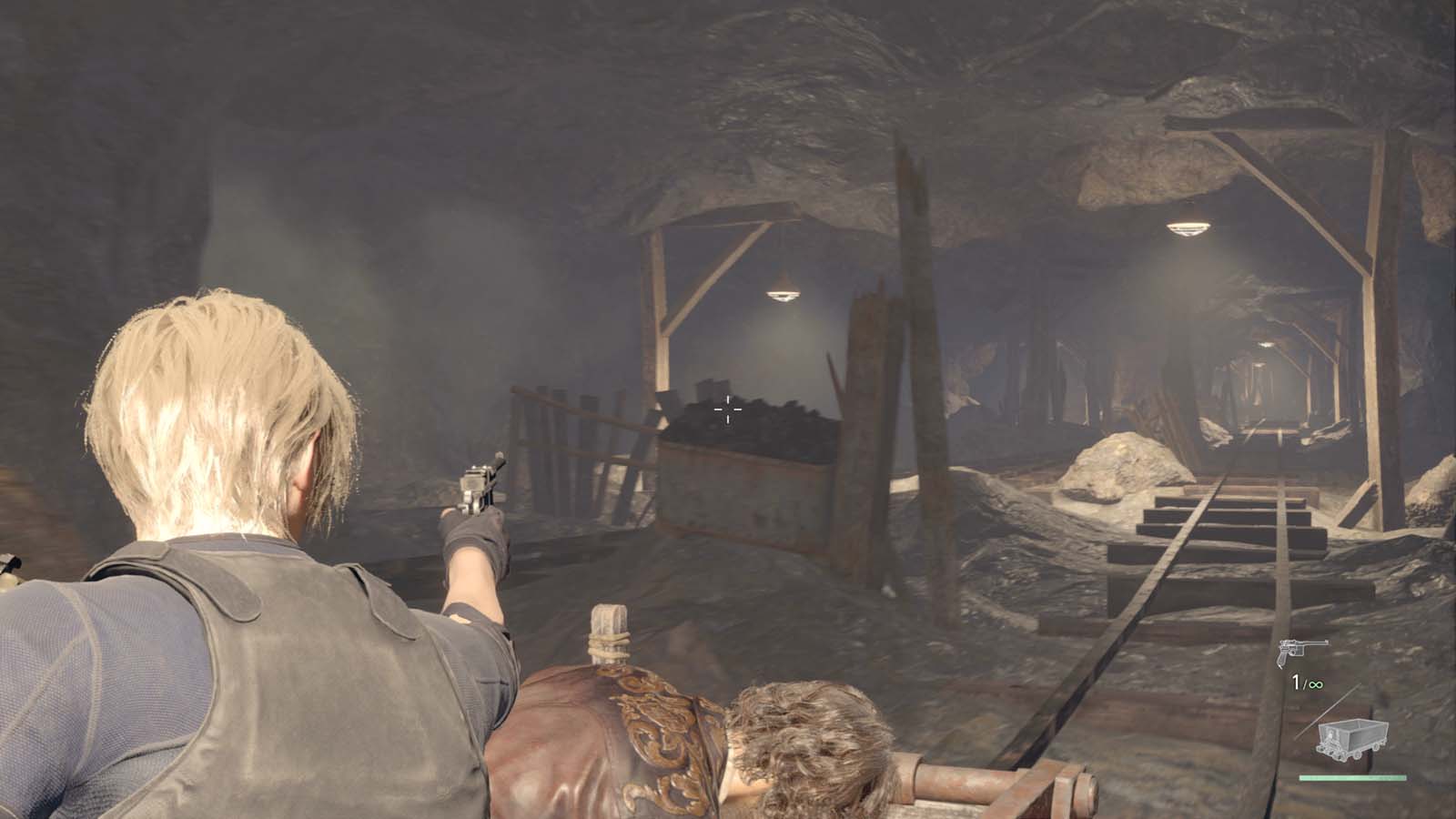This screenshot has height=819, width=1456.
Task: Click the ammo count number 1
Action: 1296,681
